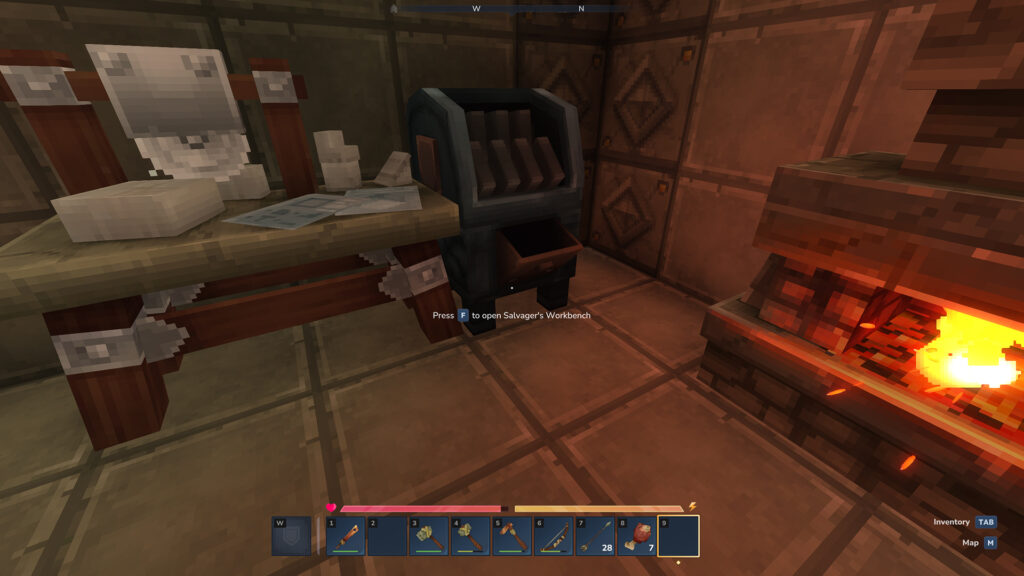Select the torch in hotbar slot 1
Screen dimensions: 1024x576
pos(345,536)
